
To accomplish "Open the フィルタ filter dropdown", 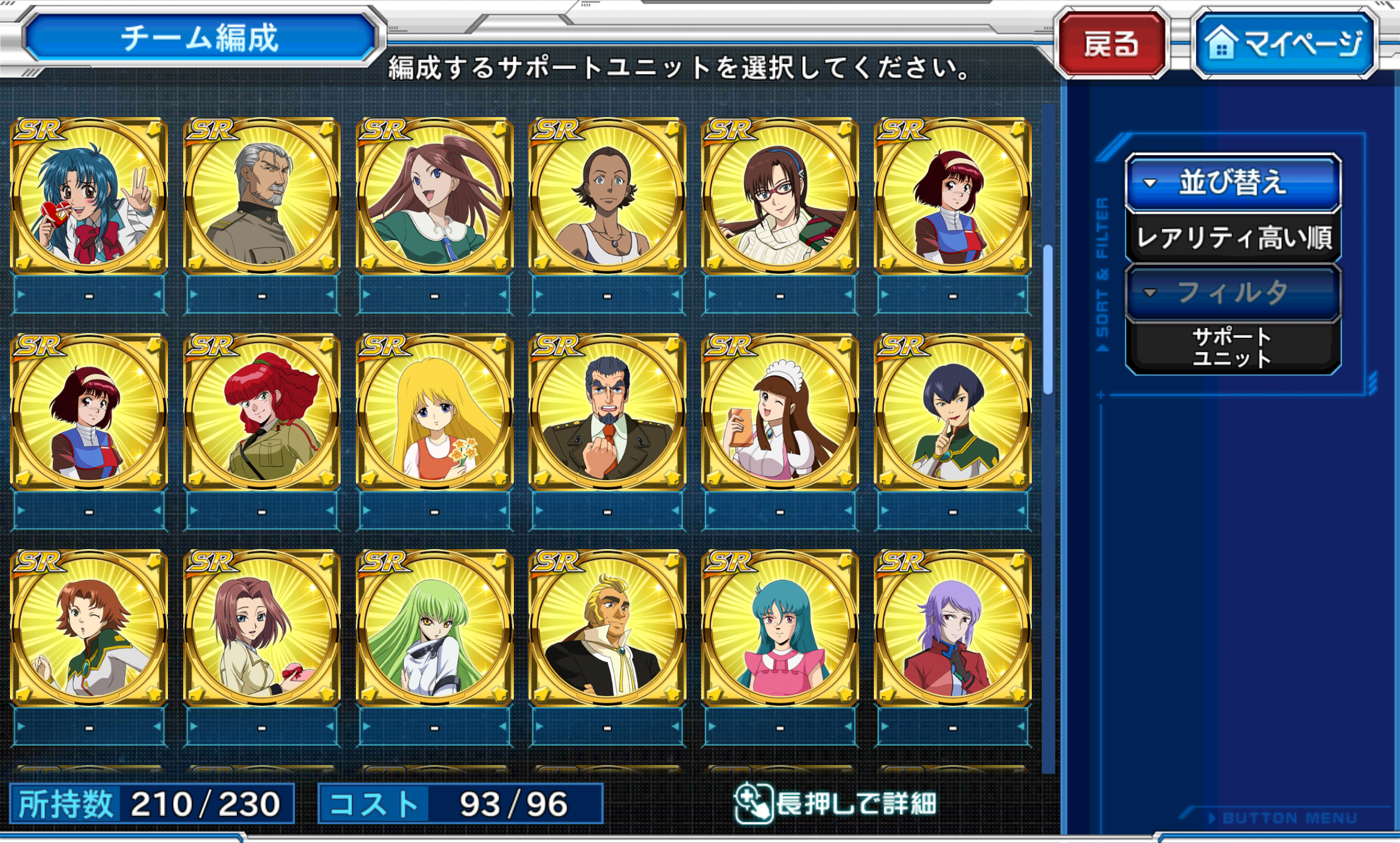I will [1233, 292].
